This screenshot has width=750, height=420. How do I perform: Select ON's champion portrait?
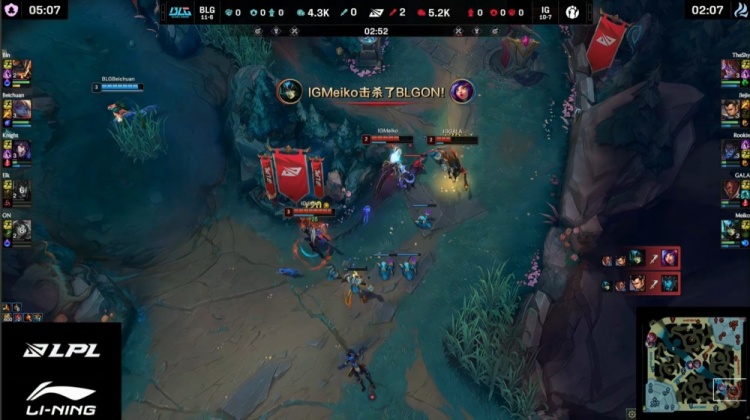click(x=21, y=230)
